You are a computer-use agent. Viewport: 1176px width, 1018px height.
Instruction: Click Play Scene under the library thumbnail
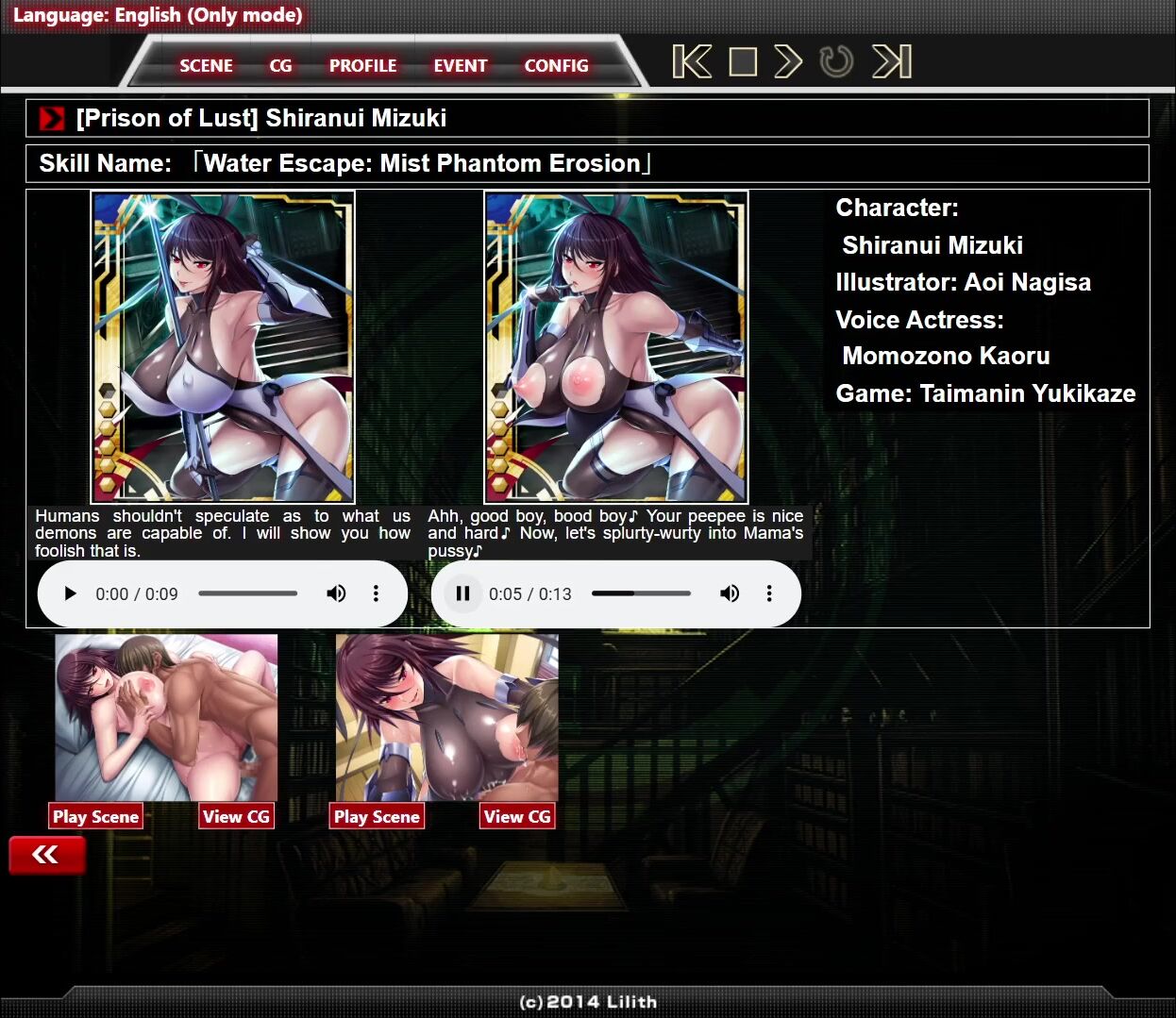(x=377, y=816)
